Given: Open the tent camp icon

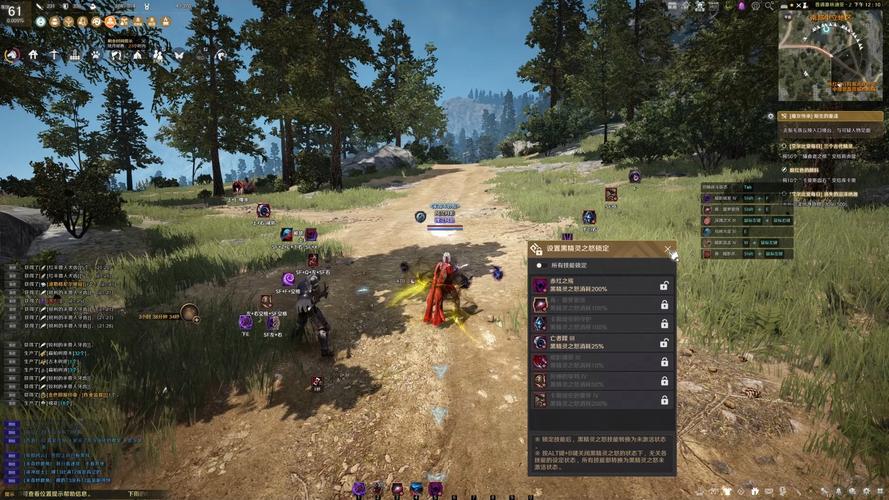Looking at the screenshot, I should point(137,55).
